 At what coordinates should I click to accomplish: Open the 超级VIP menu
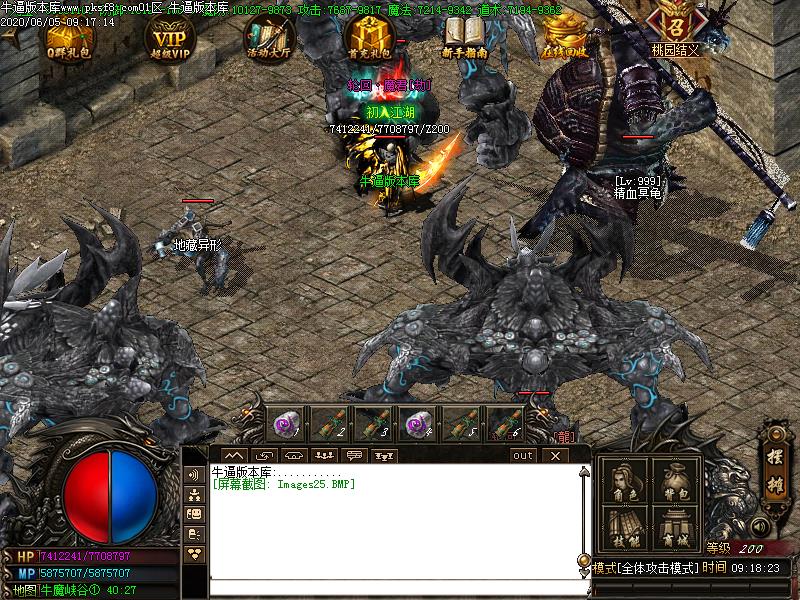172,37
